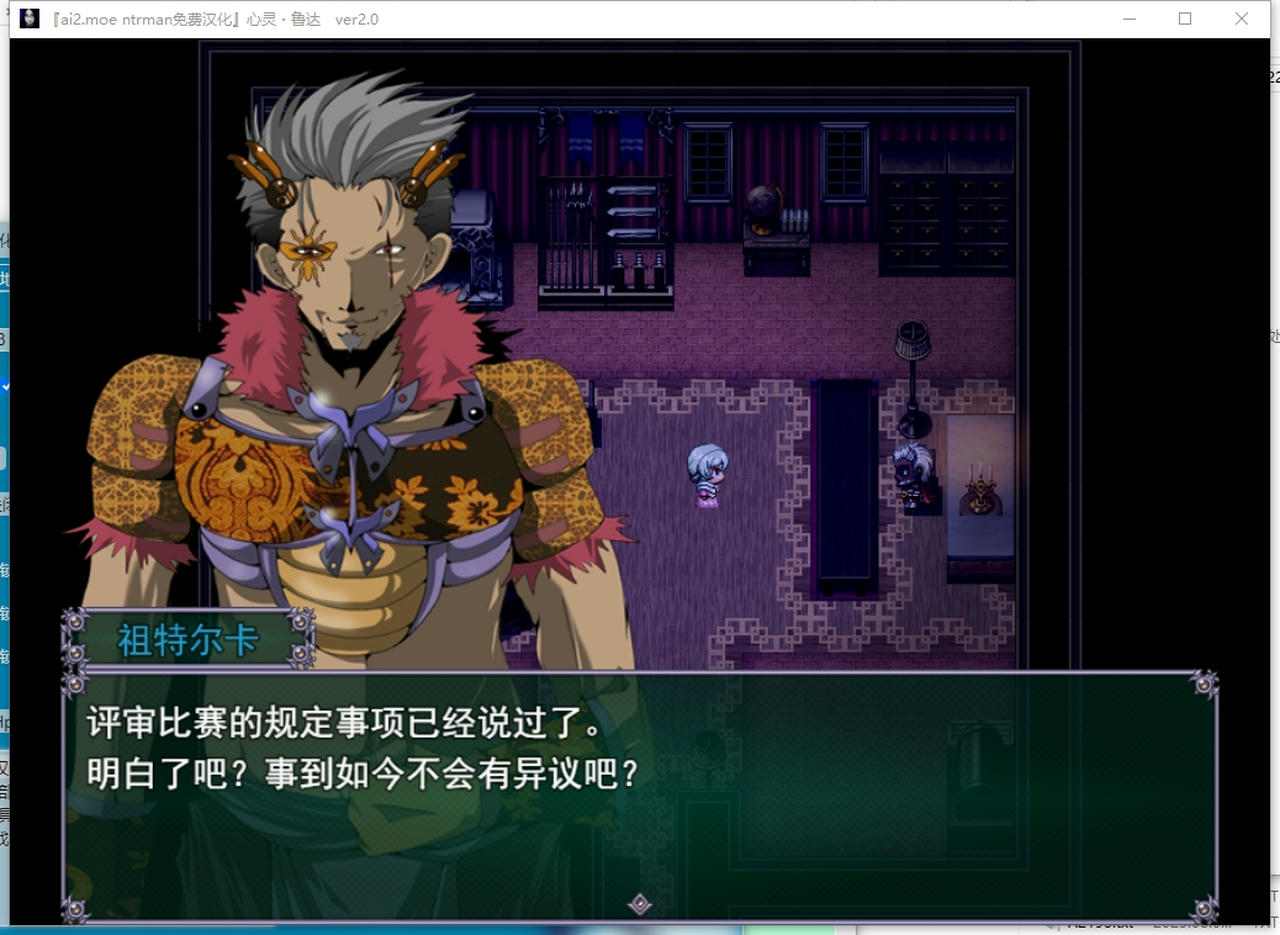Image resolution: width=1280 pixels, height=935 pixels.
Task: Advance dialogue via the diamond continue arrow
Action: (640, 904)
